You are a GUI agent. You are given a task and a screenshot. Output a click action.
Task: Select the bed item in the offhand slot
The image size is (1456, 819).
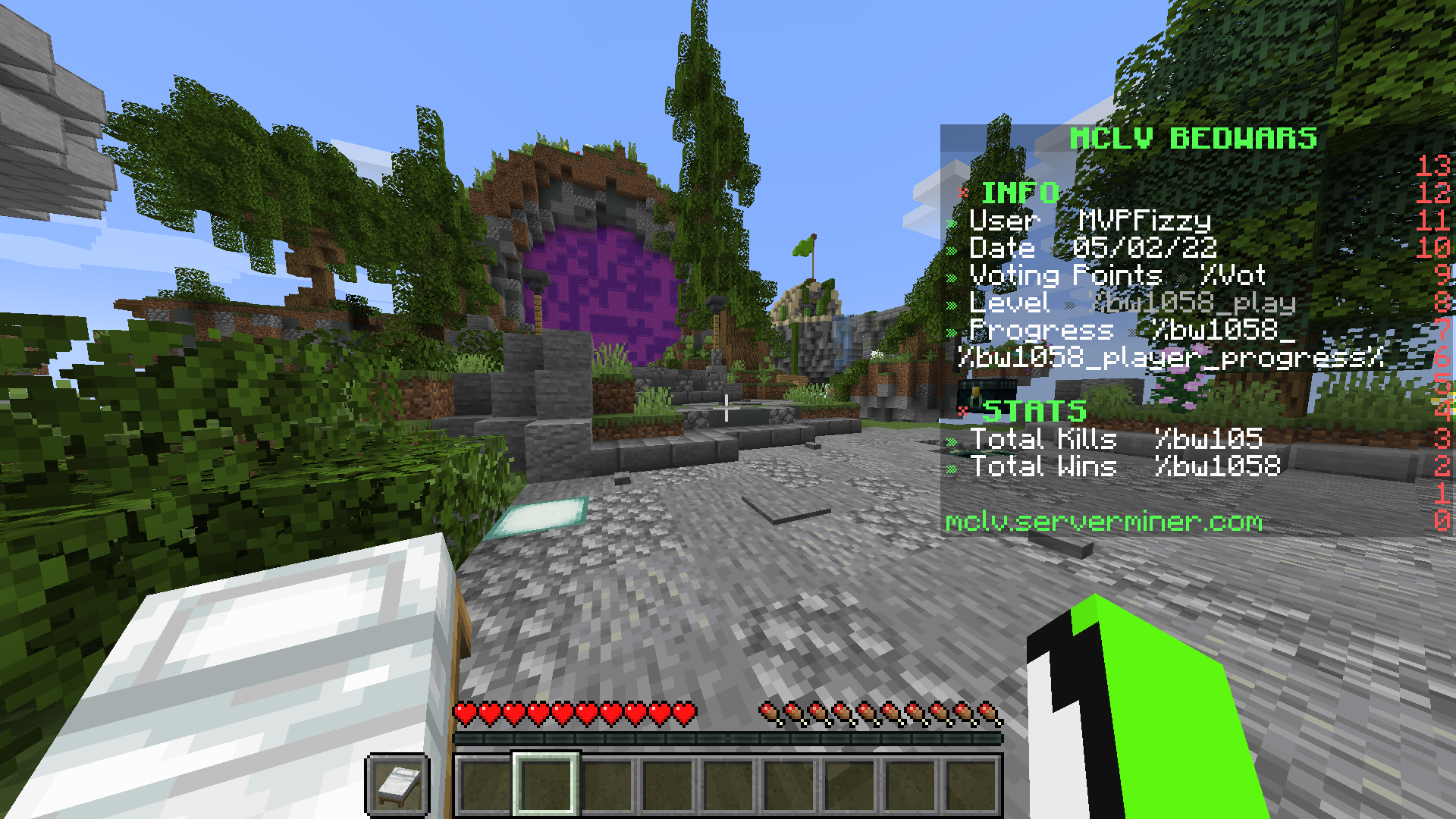(x=397, y=786)
